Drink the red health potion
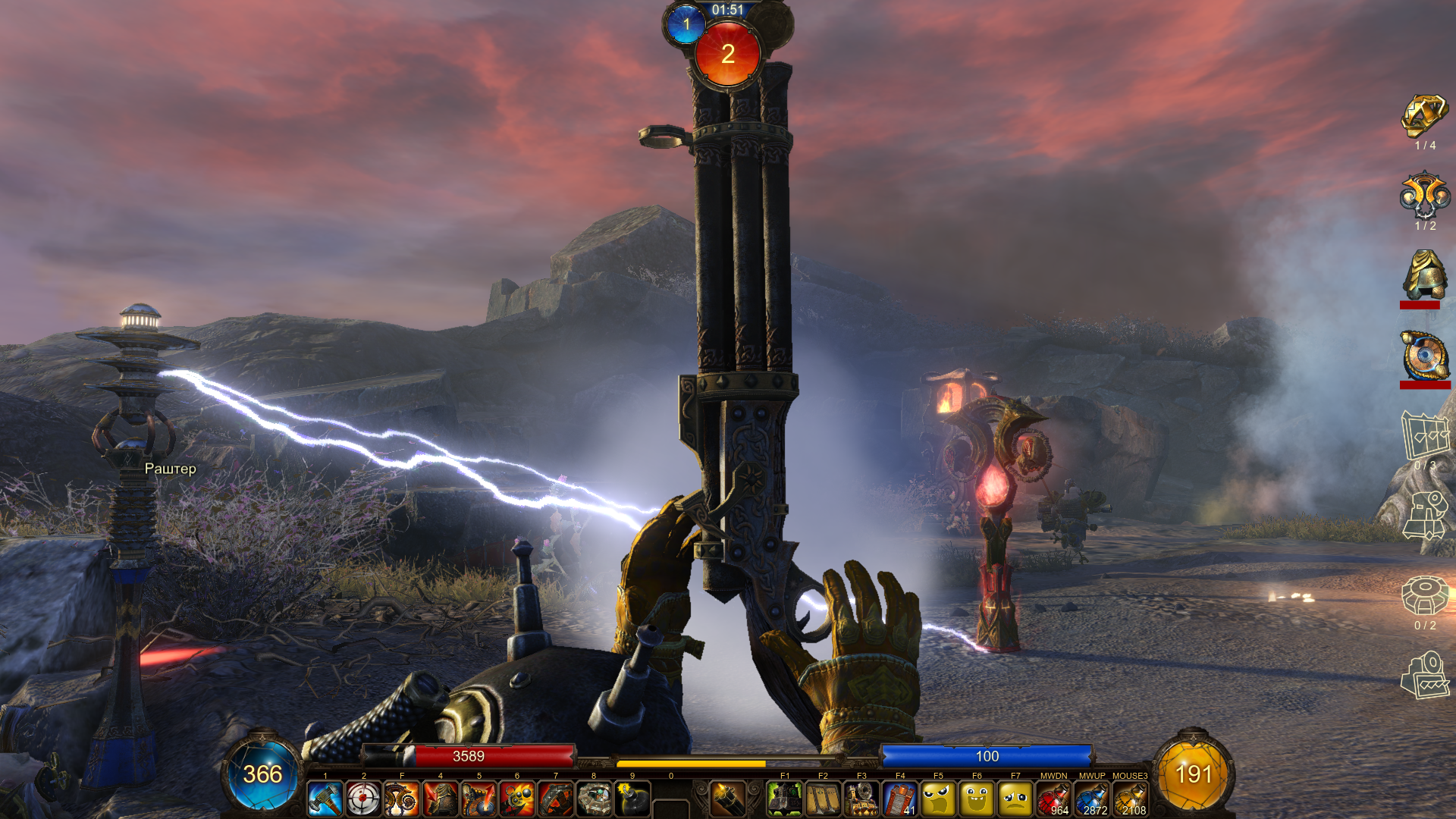The image size is (1456, 819). (1053, 799)
